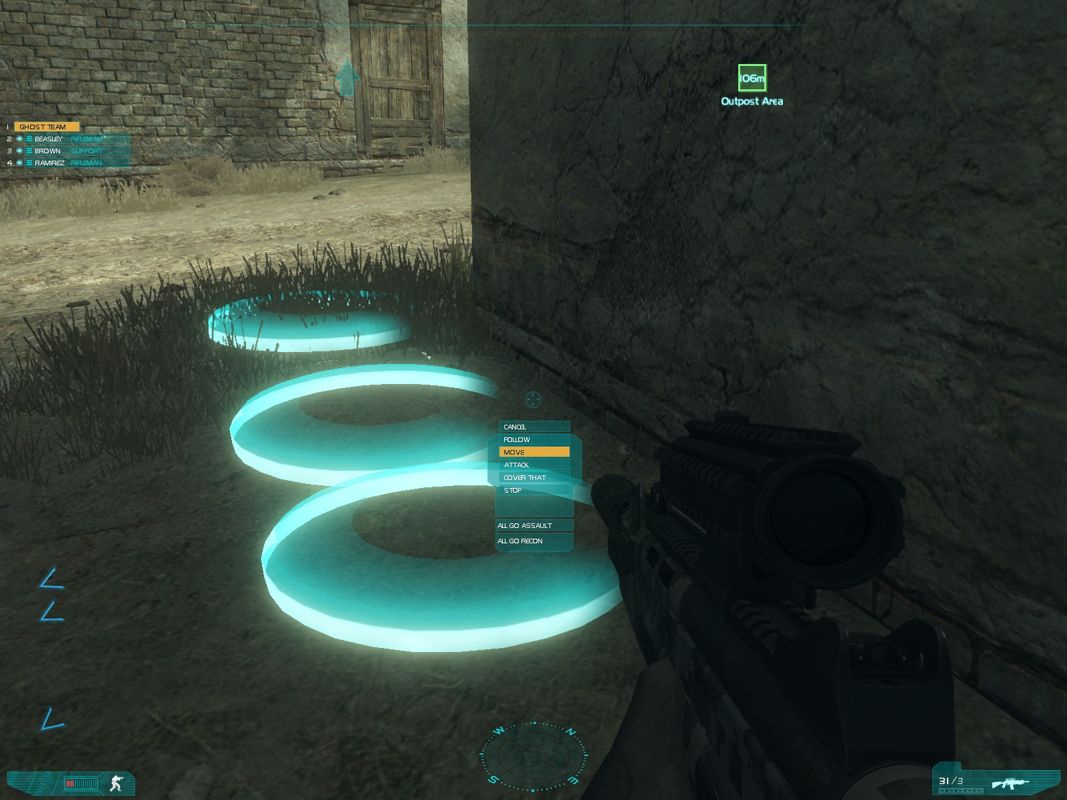The width and height of the screenshot is (1067, 800).
Task: Give the Stop command
Action: click(x=534, y=491)
